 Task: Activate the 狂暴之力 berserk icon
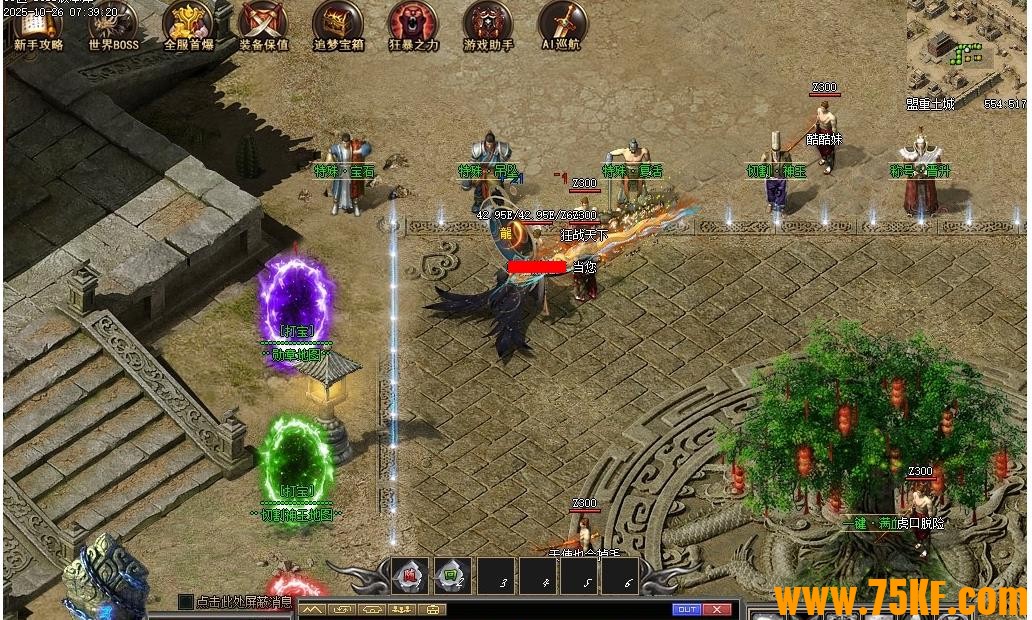pos(413,23)
